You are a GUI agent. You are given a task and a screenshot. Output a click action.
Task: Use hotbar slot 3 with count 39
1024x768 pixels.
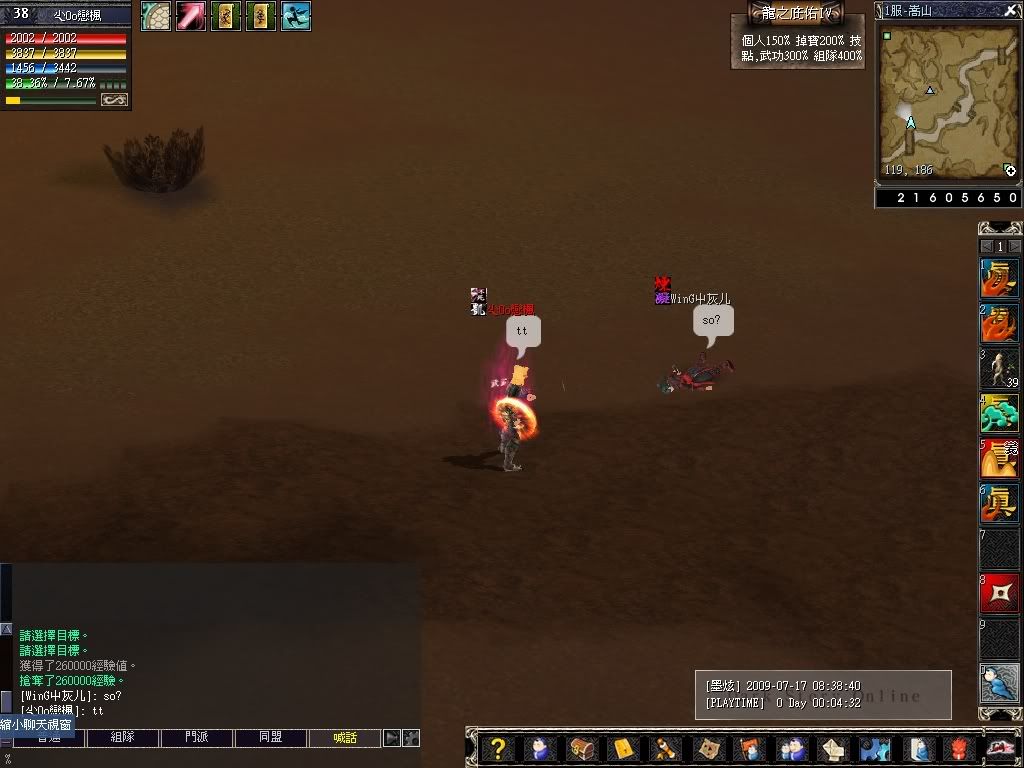pyautogui.click(x=999, y=369)
